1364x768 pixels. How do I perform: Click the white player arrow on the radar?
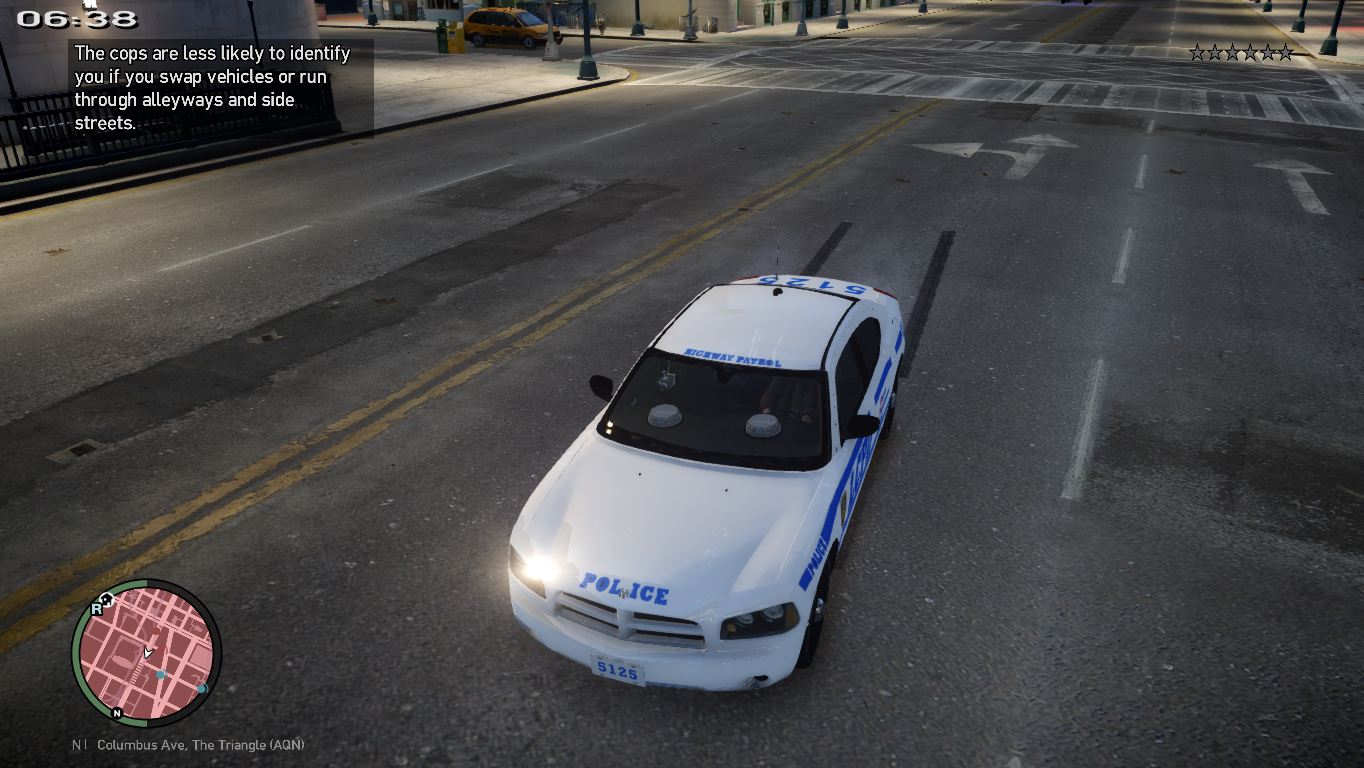click(x=148, y=653)
